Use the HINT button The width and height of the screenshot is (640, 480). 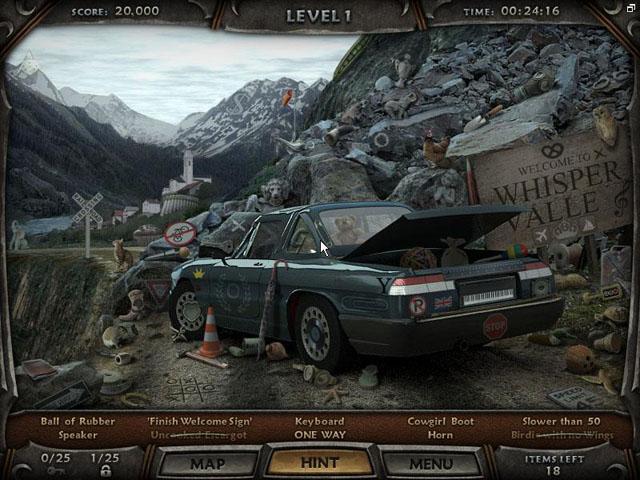[320, 464]
